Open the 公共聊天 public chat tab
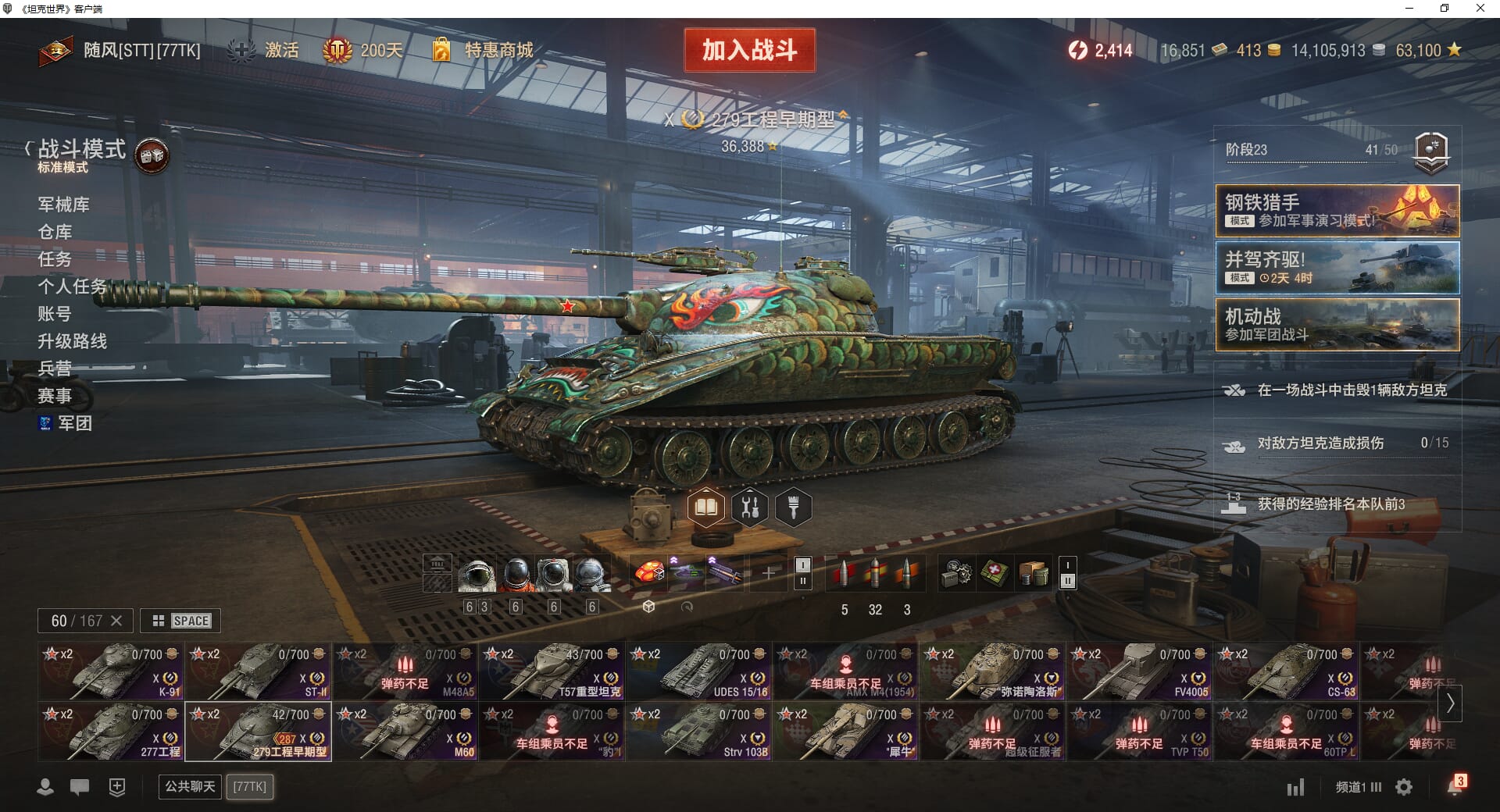The width and height of the screenshot is (1500, 812). pyautogui.click(x=190, y=786)
